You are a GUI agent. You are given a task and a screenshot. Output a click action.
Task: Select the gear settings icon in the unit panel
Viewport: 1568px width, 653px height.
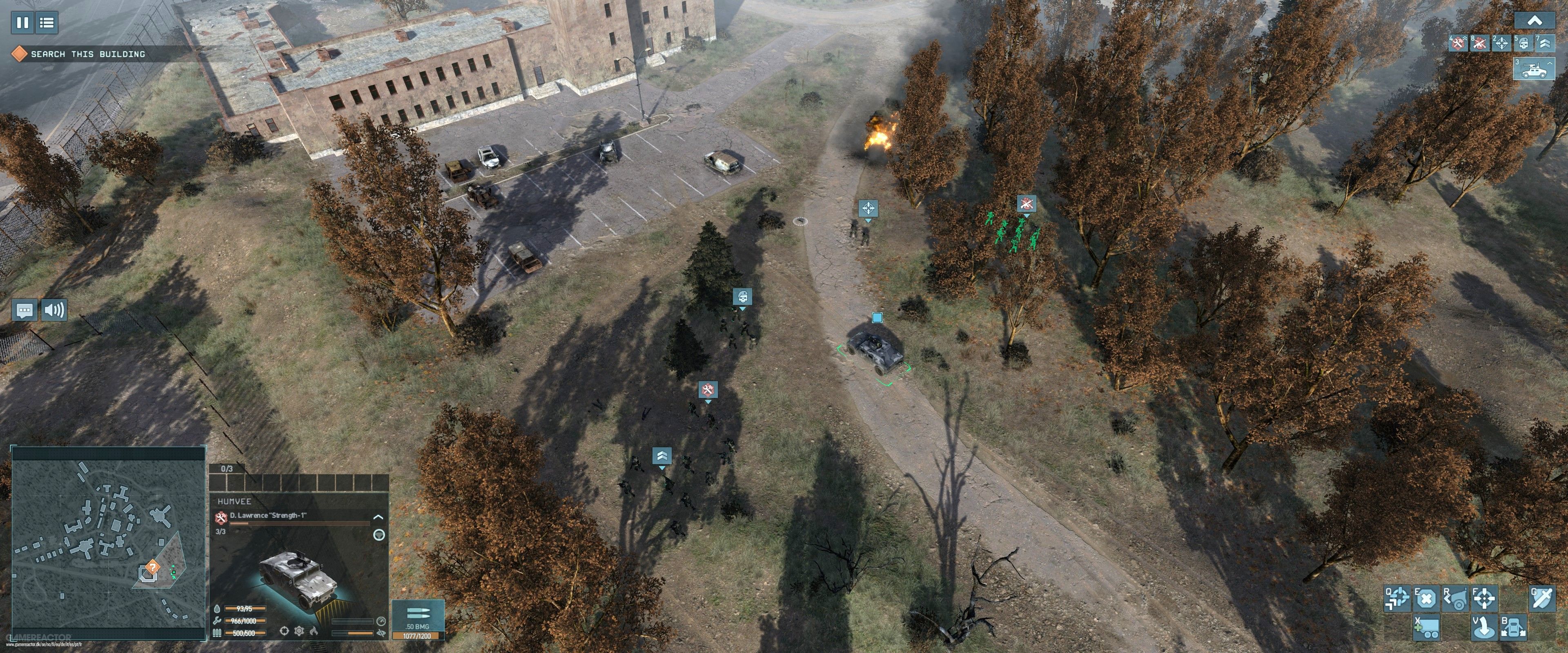300,631
